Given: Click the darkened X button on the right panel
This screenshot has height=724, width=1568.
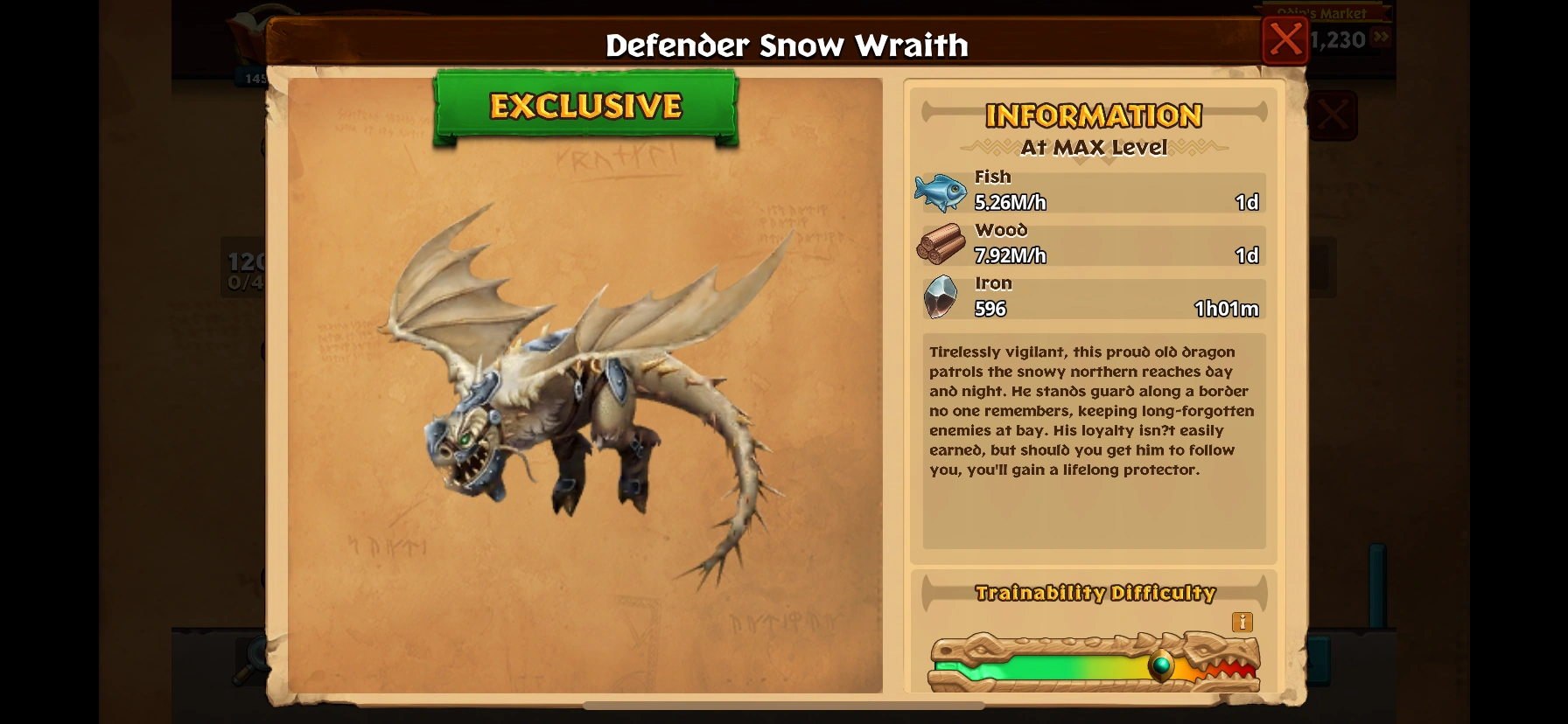Looking at the screenshot, I should click(x=1335, y=115).
